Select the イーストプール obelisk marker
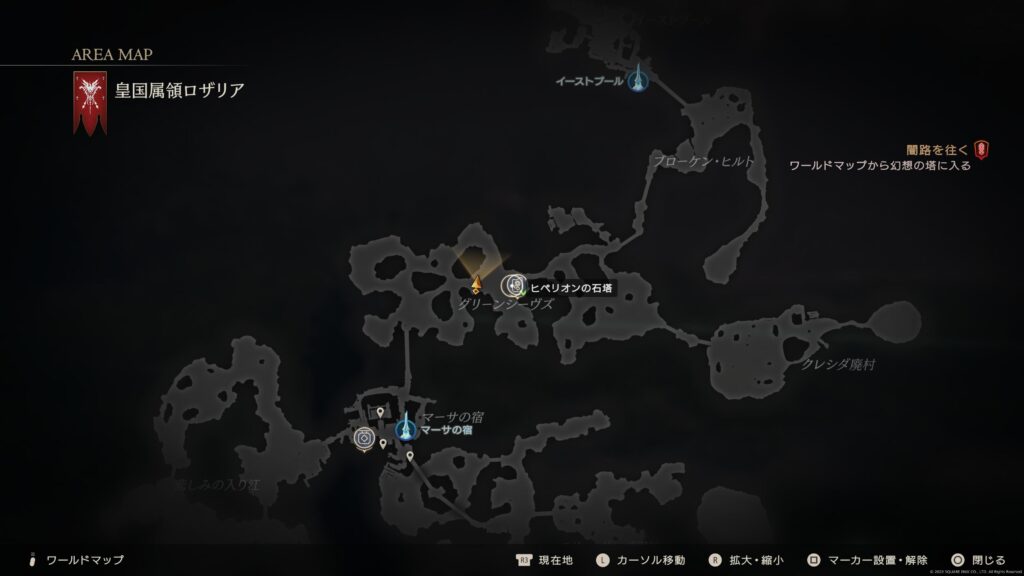Screen dimensions: 1024x576 click(638, 80)
